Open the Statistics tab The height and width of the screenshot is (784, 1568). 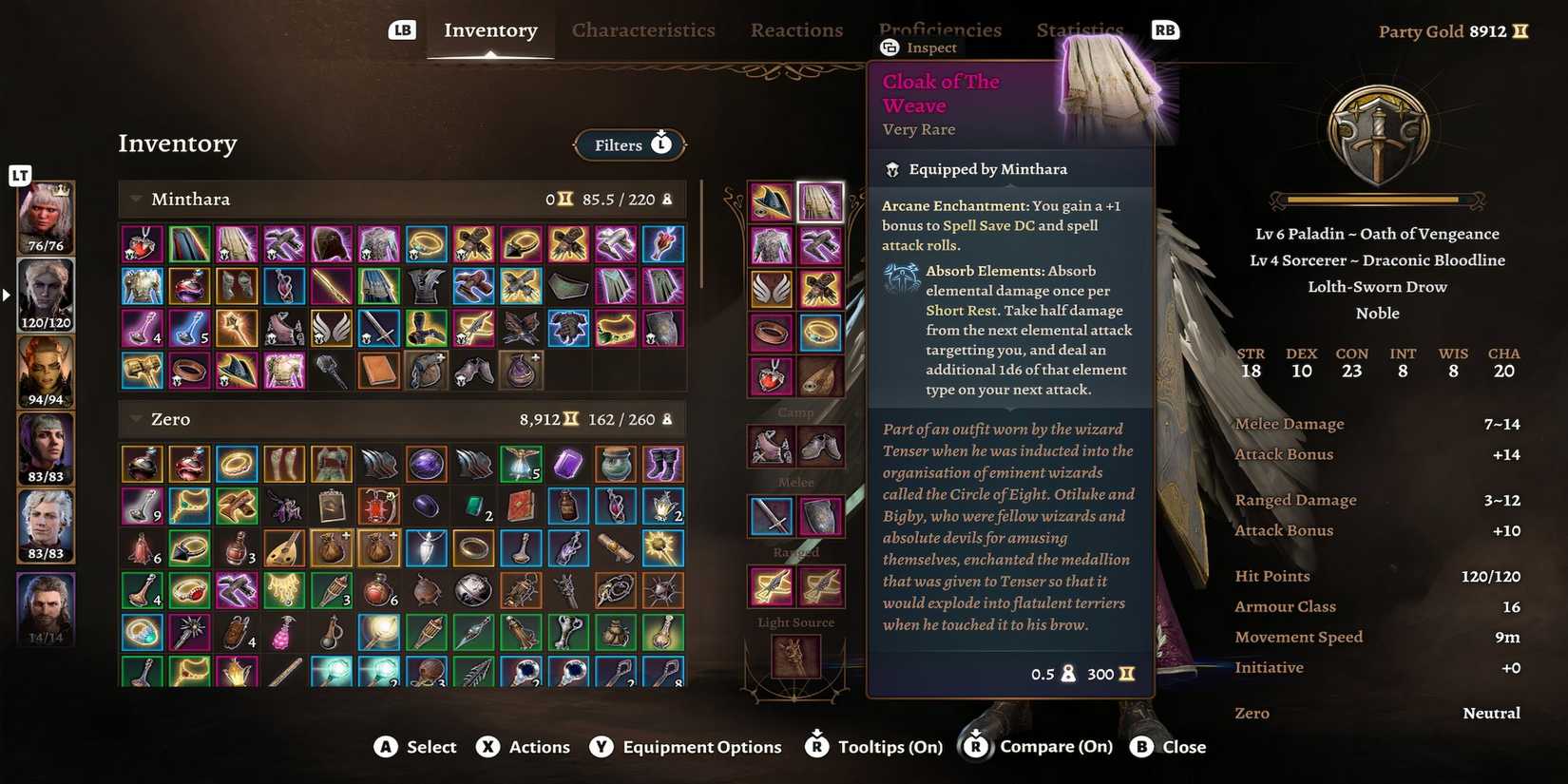[1080, 29]
